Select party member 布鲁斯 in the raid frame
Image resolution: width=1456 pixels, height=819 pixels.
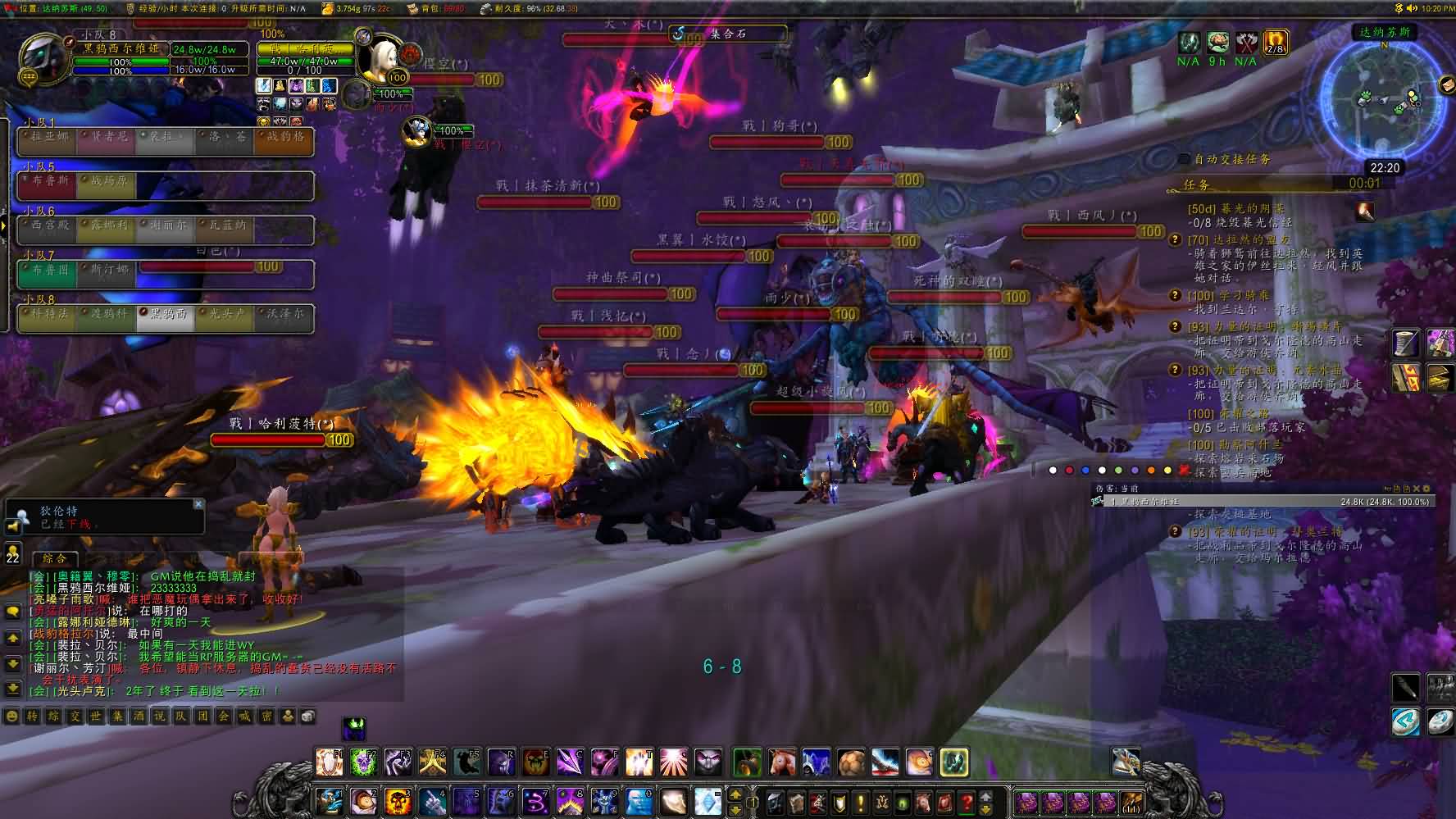coord(47,181)
